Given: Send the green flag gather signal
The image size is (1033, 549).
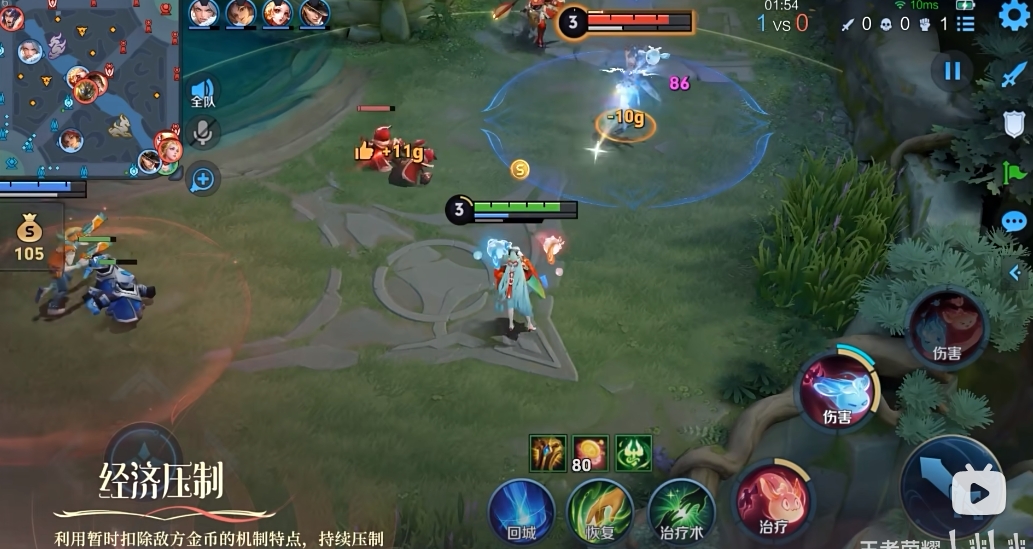Looking at the screenshot, I should click(x=1014, y=173).
